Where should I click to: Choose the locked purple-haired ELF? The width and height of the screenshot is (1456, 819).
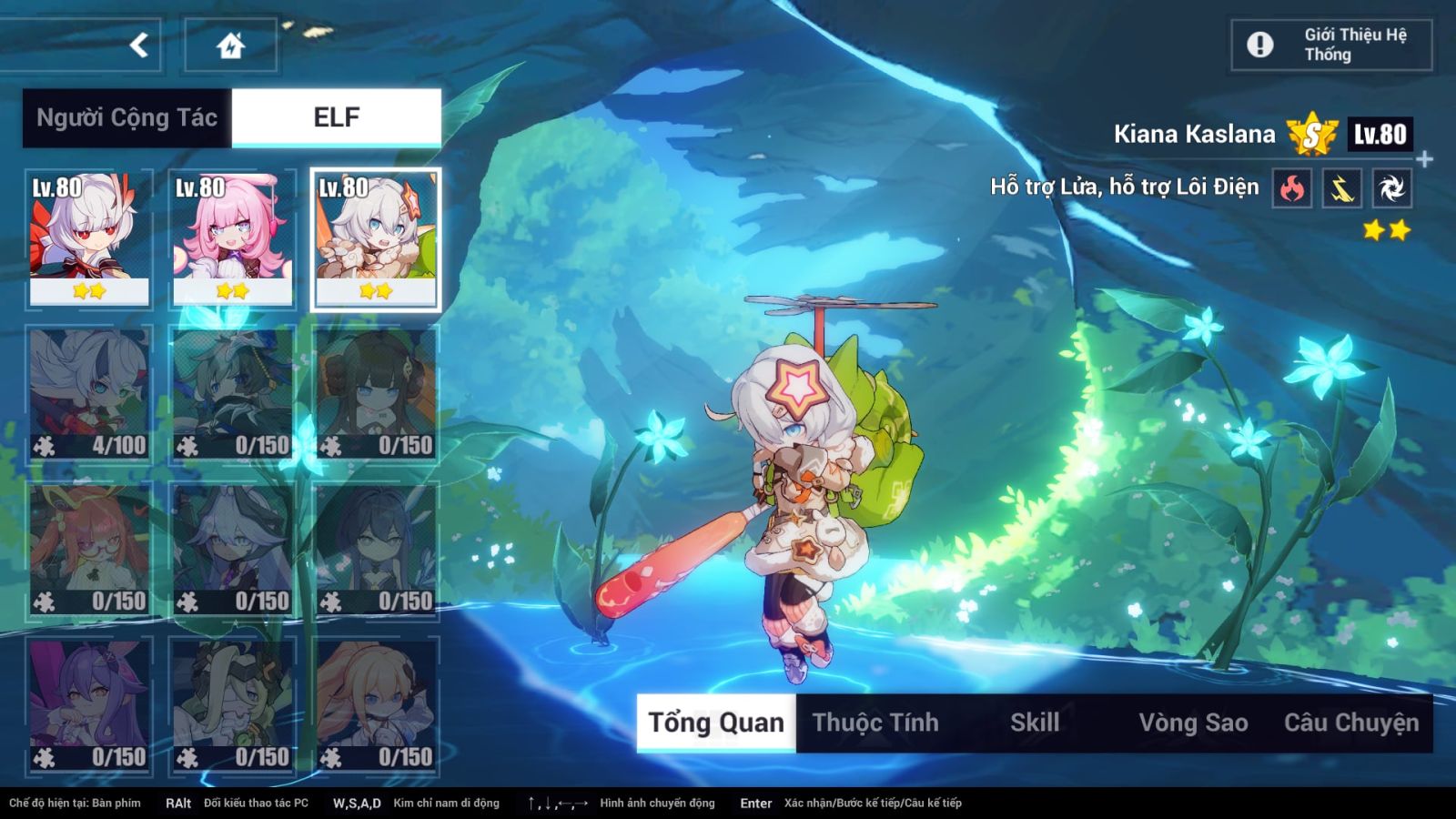[x=89, y=705]
